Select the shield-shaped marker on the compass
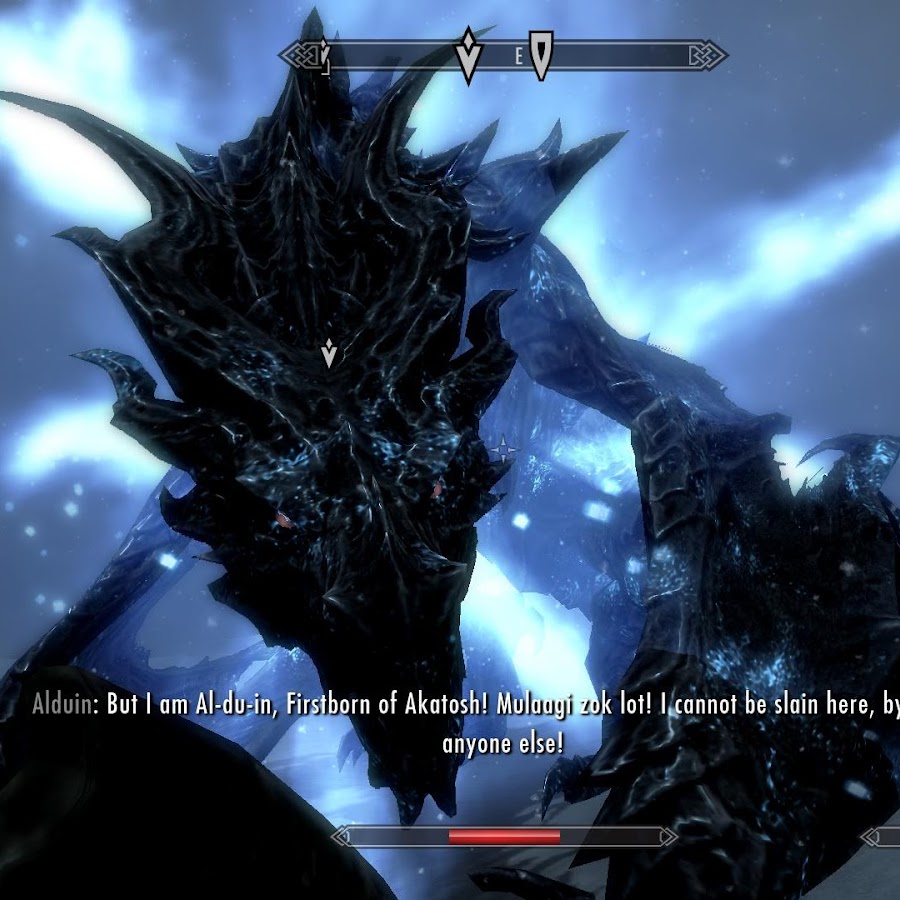Viewport: 900px width, 900px height. point(541,54)
